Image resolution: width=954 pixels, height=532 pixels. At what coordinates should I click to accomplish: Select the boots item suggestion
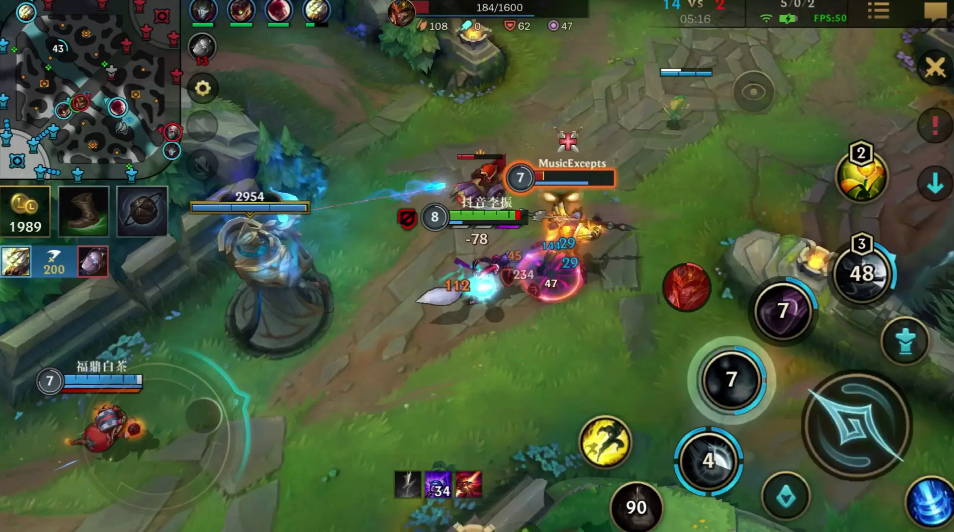pos(83,211)
